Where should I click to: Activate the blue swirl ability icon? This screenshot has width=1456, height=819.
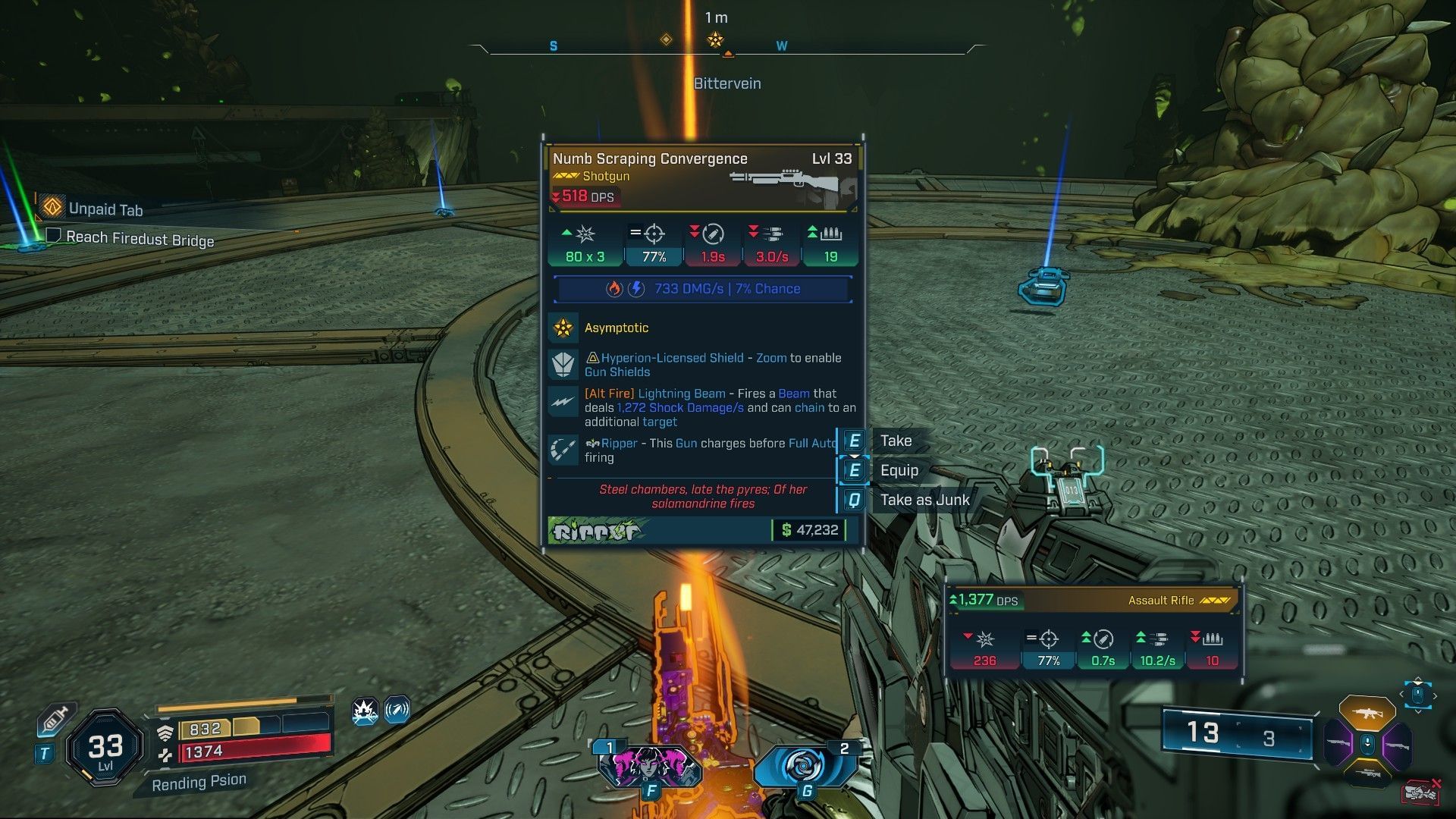803,767
